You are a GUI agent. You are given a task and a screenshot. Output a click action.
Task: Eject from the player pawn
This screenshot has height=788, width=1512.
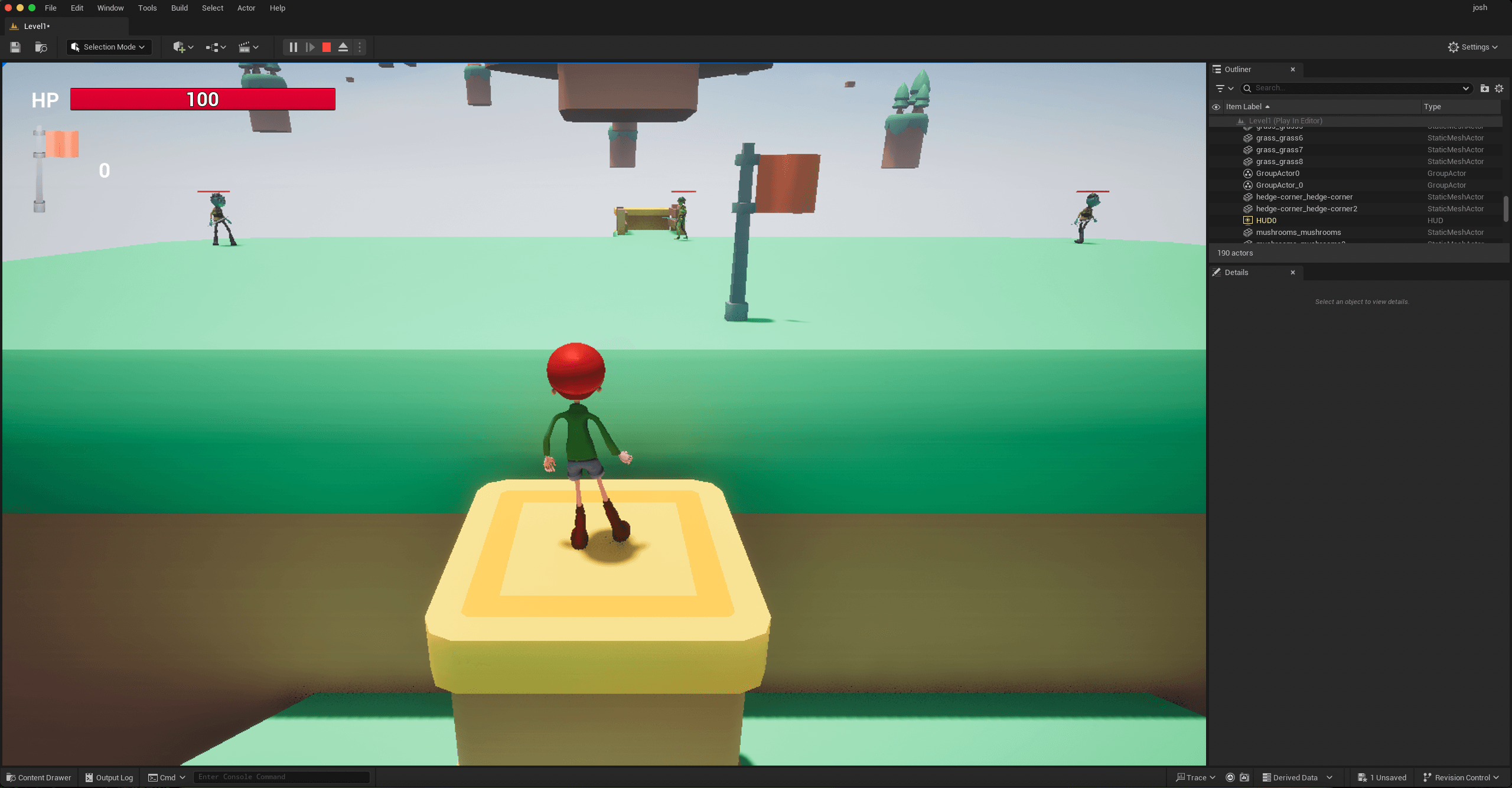pyautogui.click(x=343, y=47)
